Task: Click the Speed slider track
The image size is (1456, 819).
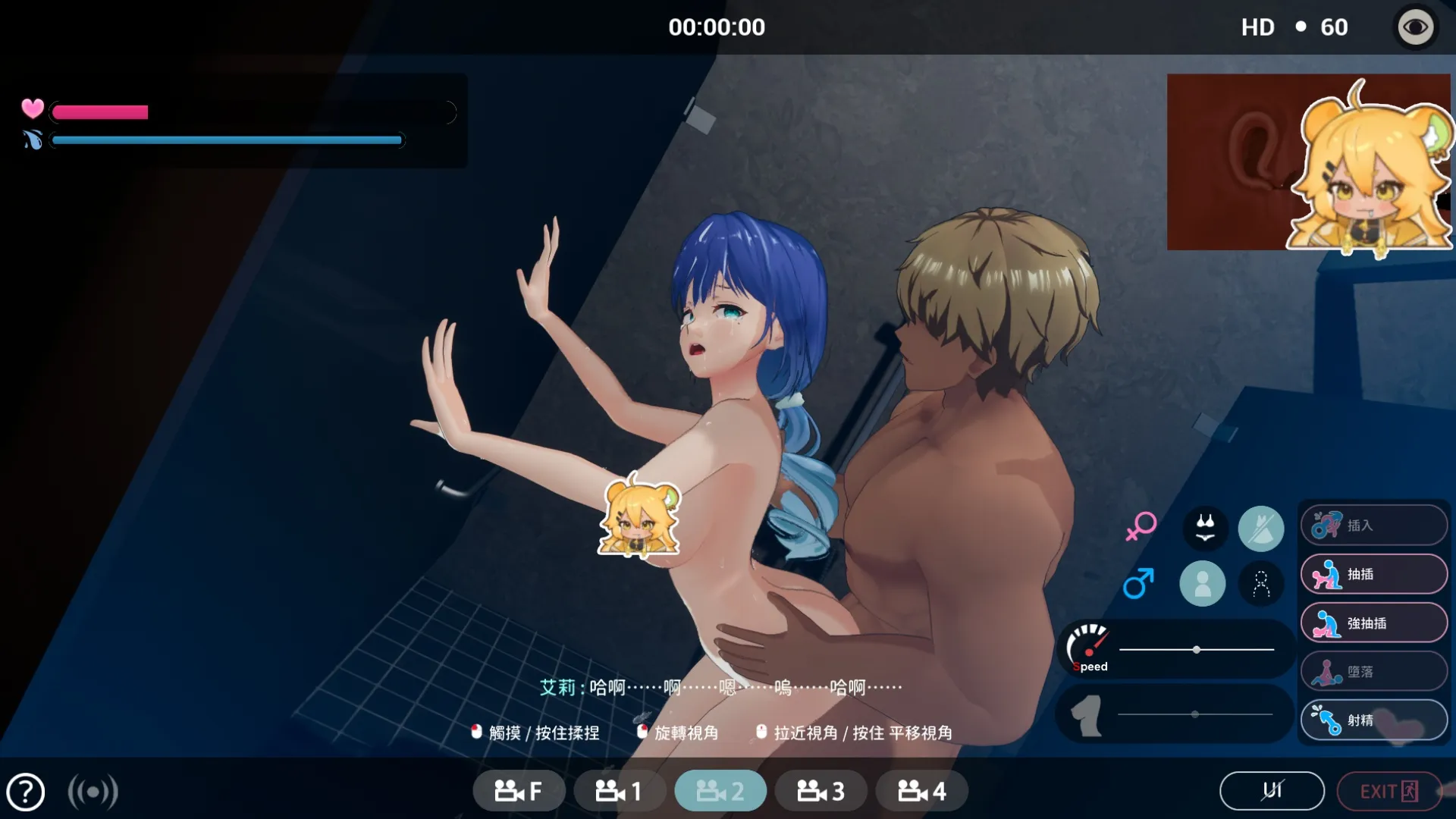Action: (x=1197, y=650)
